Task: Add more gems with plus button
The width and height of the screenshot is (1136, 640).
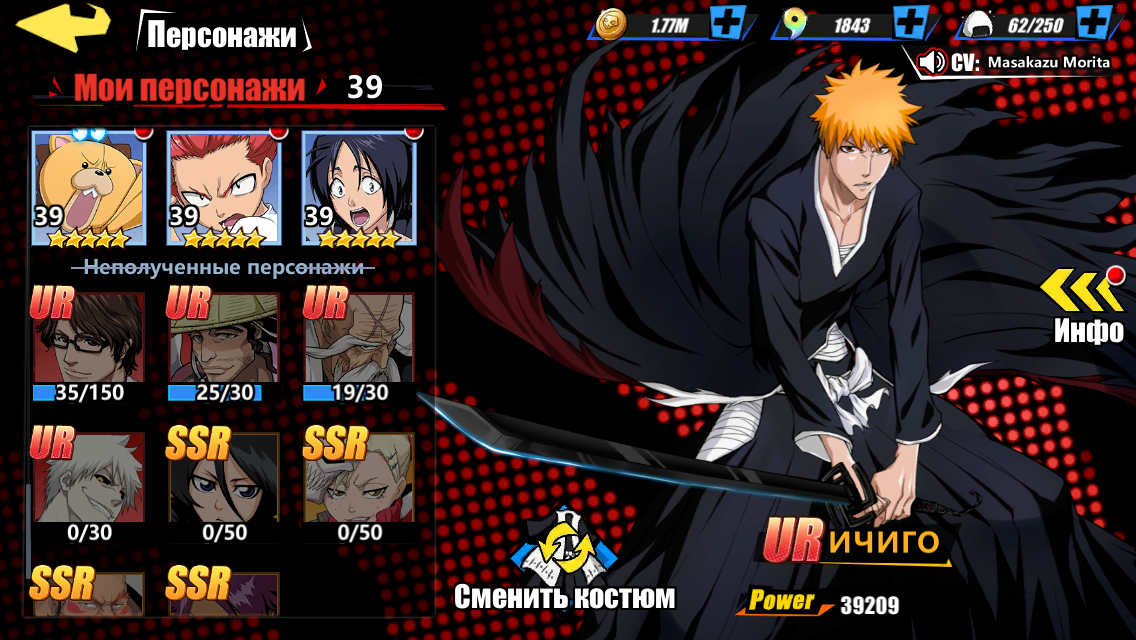Action: click(909, 24)
